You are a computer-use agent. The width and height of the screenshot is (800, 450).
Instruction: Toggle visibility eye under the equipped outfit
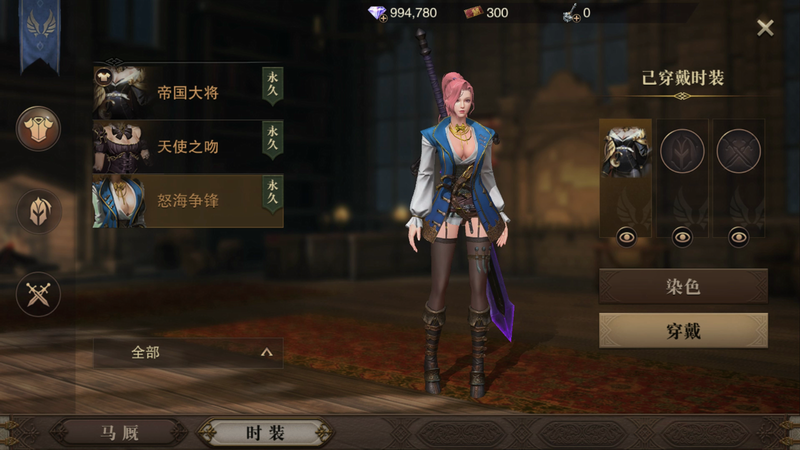(625, 236)
